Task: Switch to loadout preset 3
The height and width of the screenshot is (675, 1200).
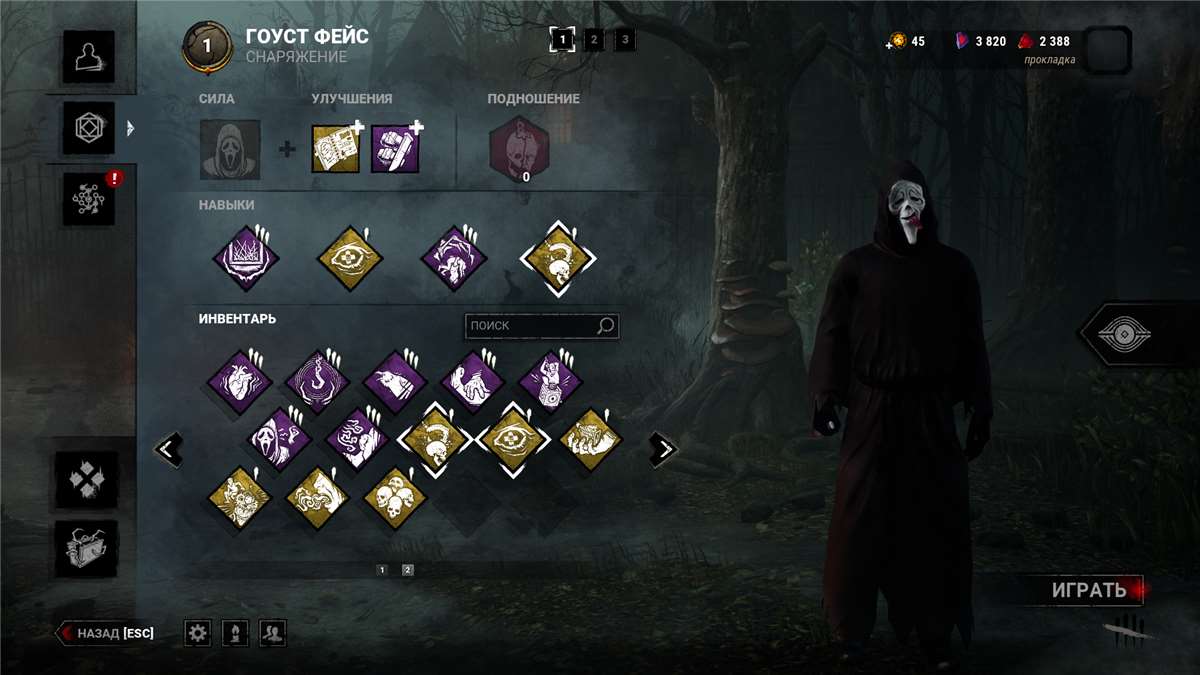Action: click(x=624, y=40)
